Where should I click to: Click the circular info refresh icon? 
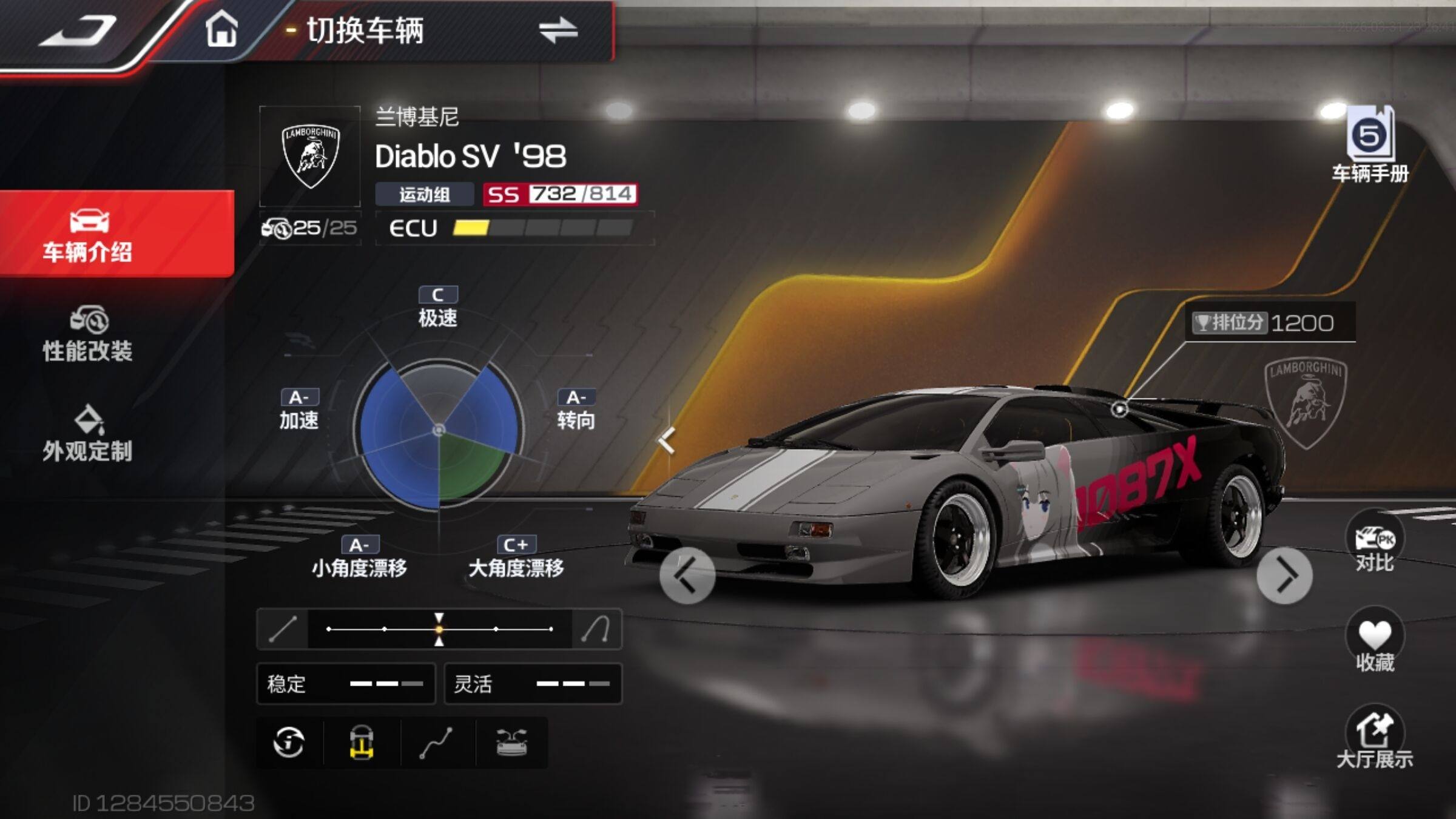click(289, 742)
